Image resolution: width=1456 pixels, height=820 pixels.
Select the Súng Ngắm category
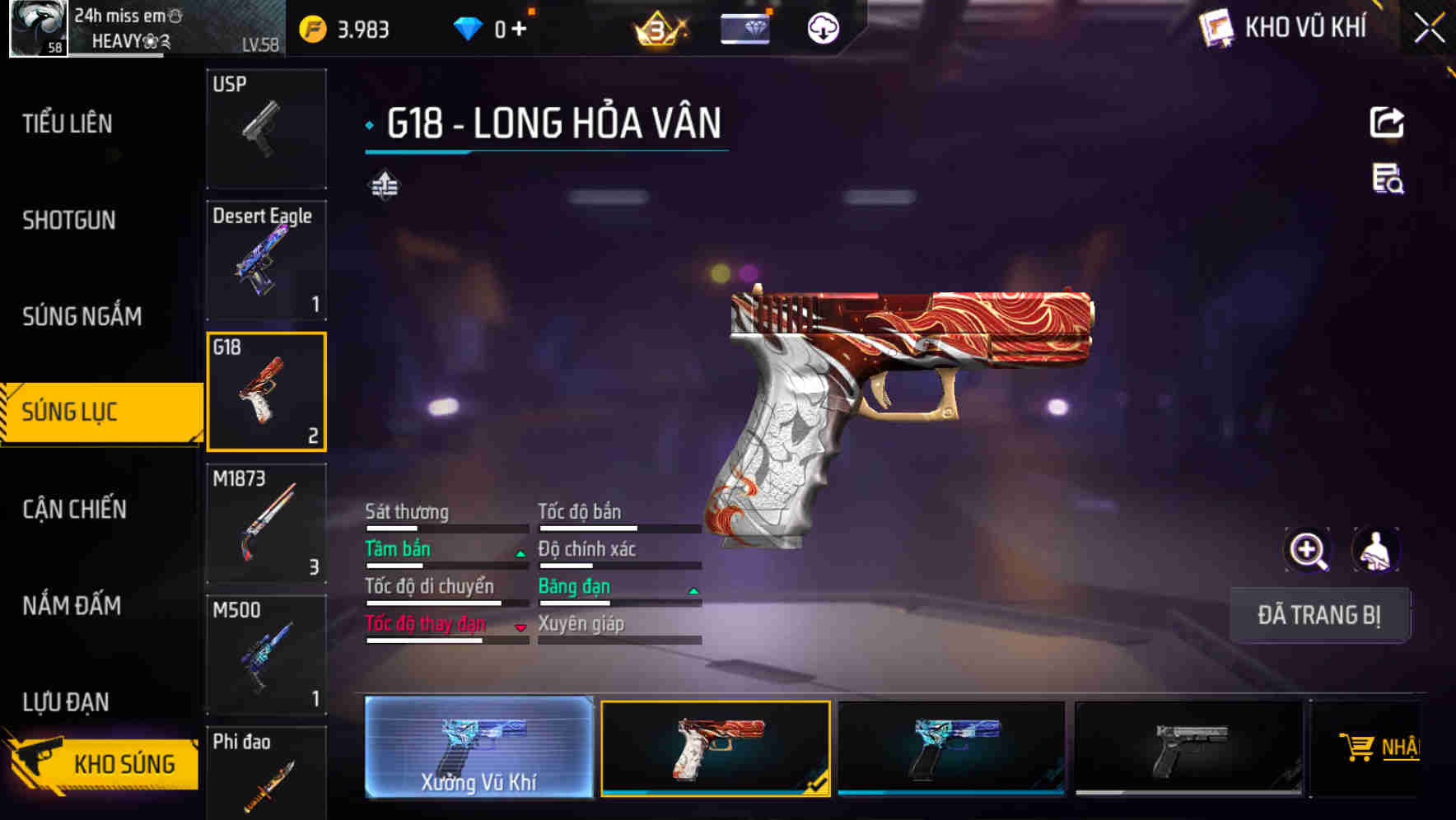click(82, 316)
